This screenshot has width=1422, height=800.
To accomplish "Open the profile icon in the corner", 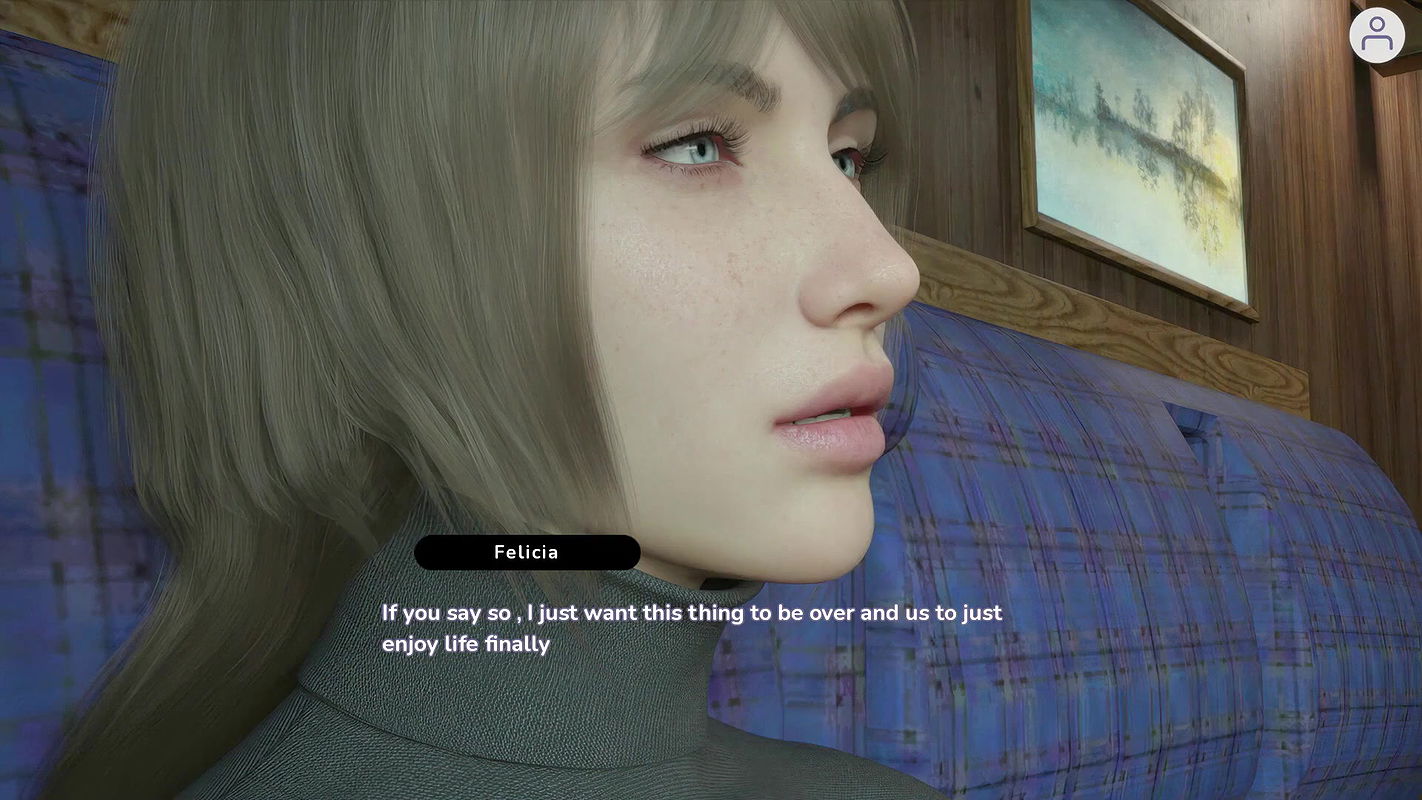I will pyautogui.click(x=1377, y=35).
